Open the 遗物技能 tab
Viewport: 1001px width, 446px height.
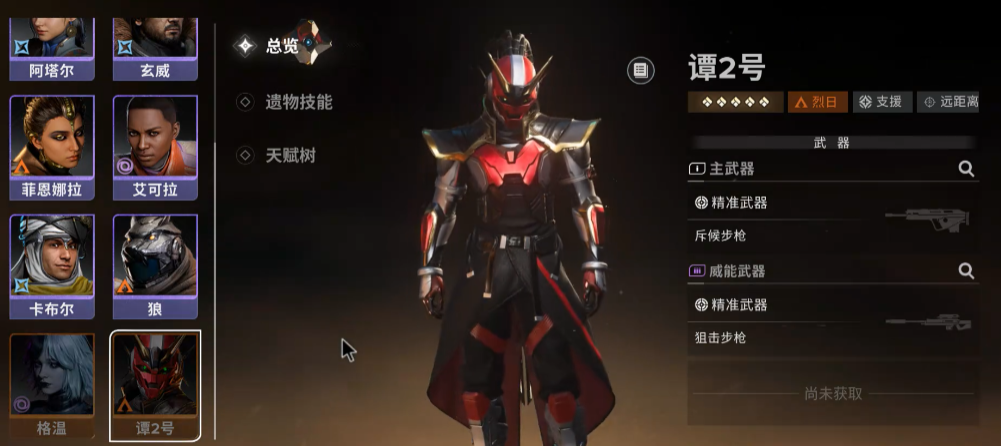click(x=298, y=102)
